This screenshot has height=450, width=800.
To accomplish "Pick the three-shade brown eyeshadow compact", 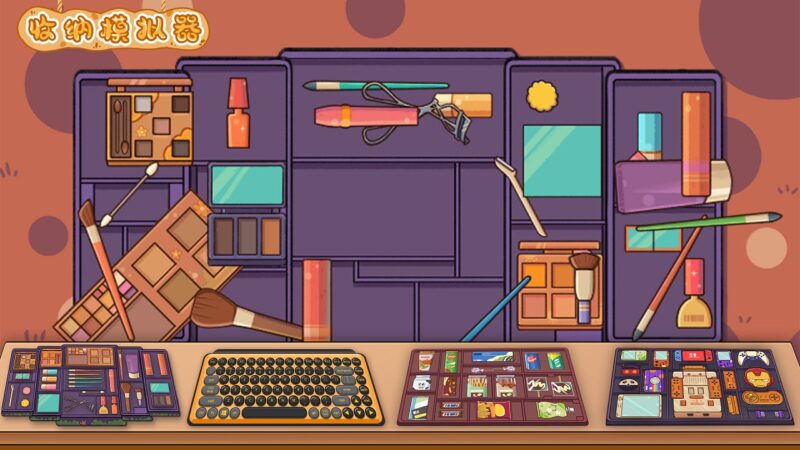I will 247,236.
